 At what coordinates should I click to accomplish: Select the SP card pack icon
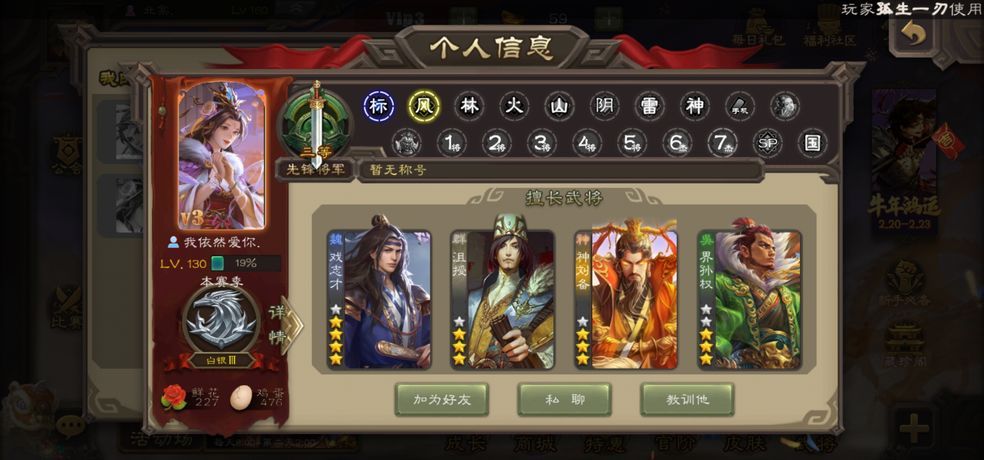point(768,143)
